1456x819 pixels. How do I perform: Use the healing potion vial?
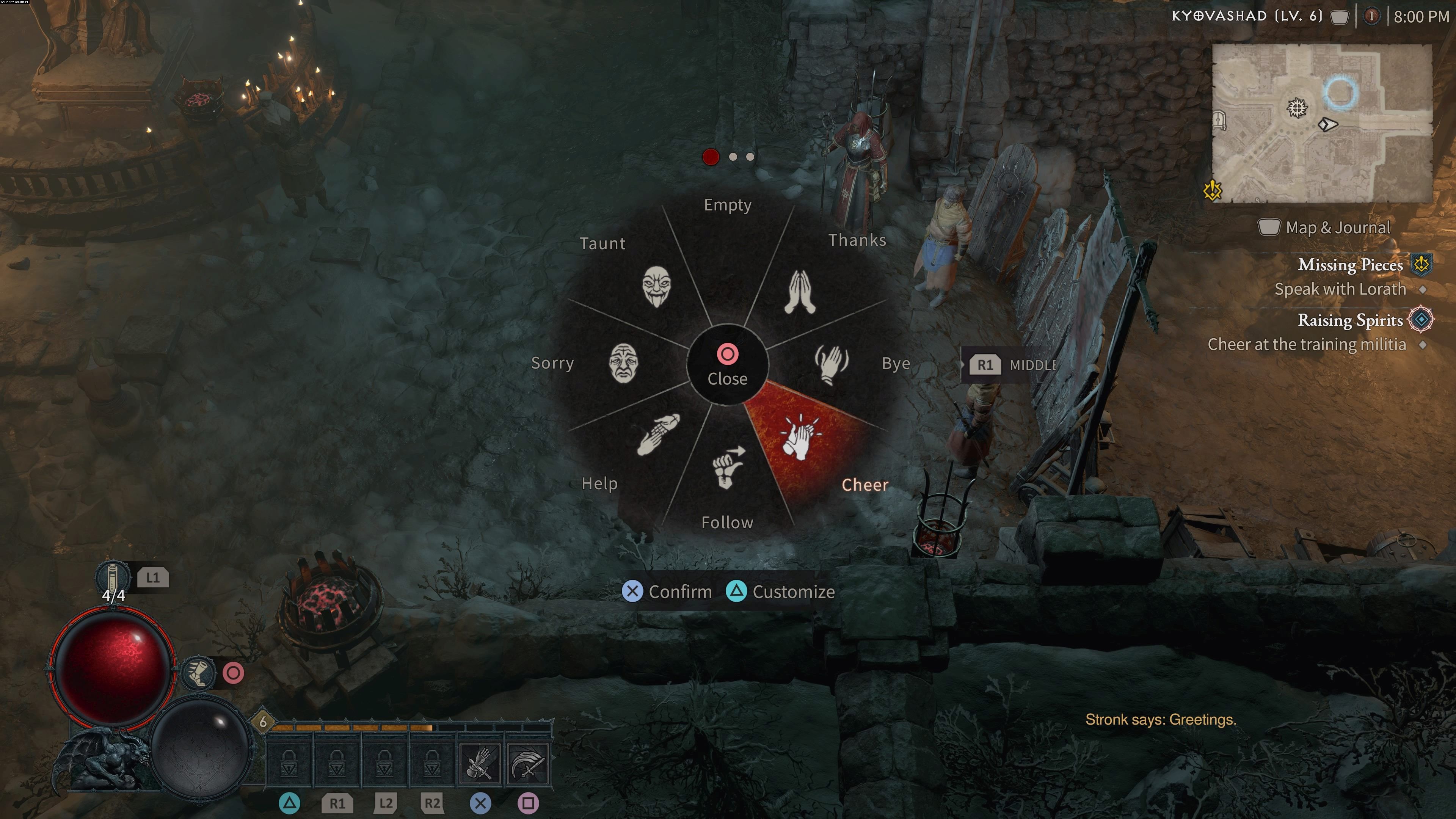[112, 576]
